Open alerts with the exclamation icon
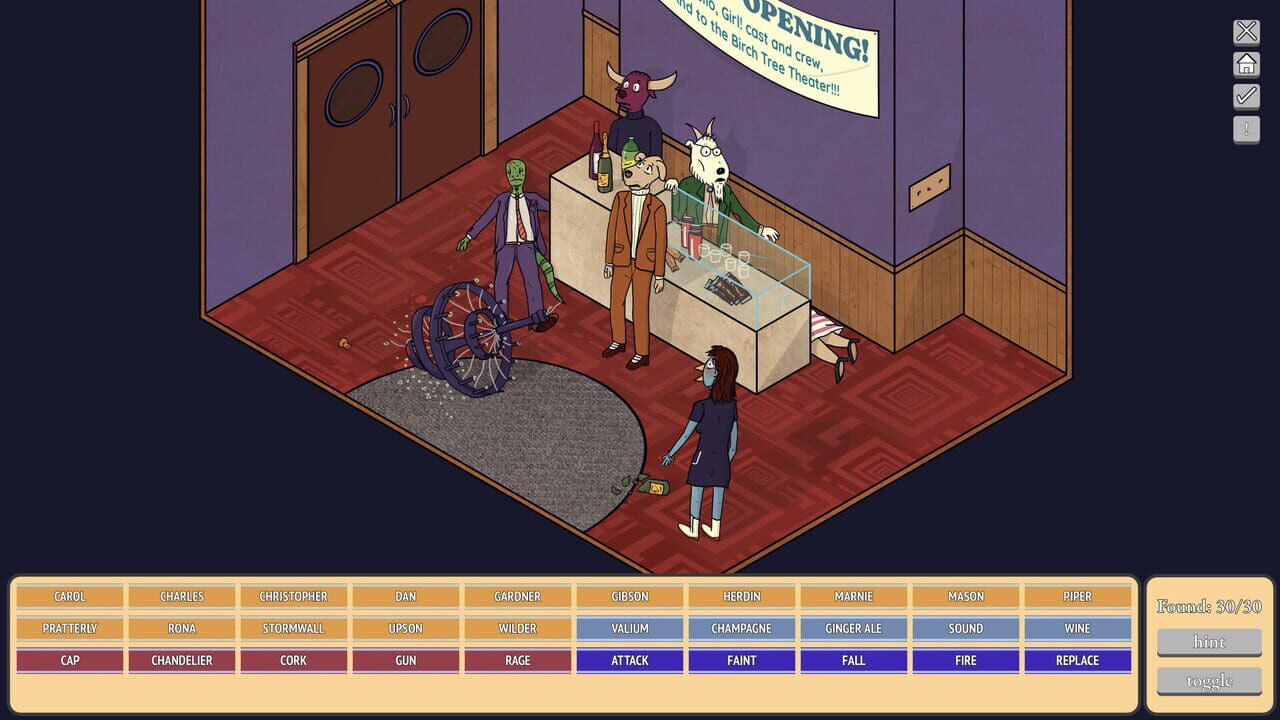1280x720 pixels. pos(1246,129)
